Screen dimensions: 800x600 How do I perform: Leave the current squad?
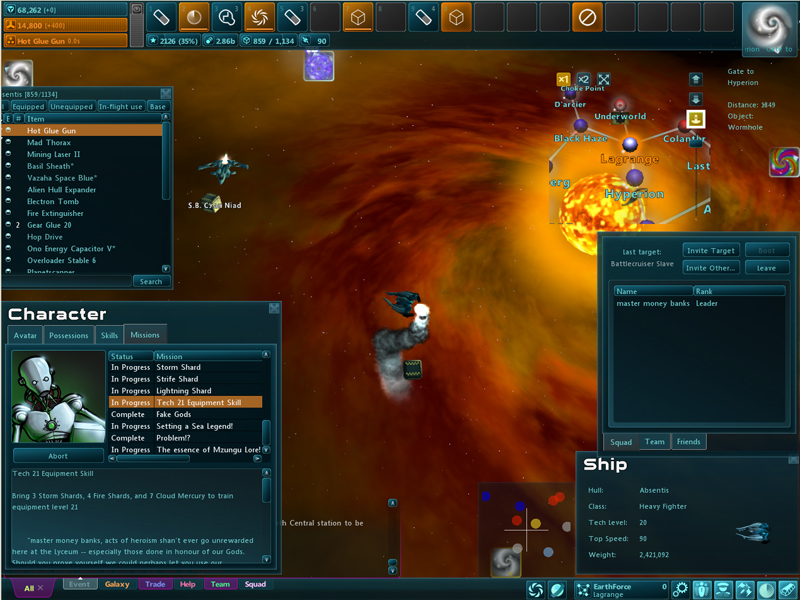tap(767, 268)
